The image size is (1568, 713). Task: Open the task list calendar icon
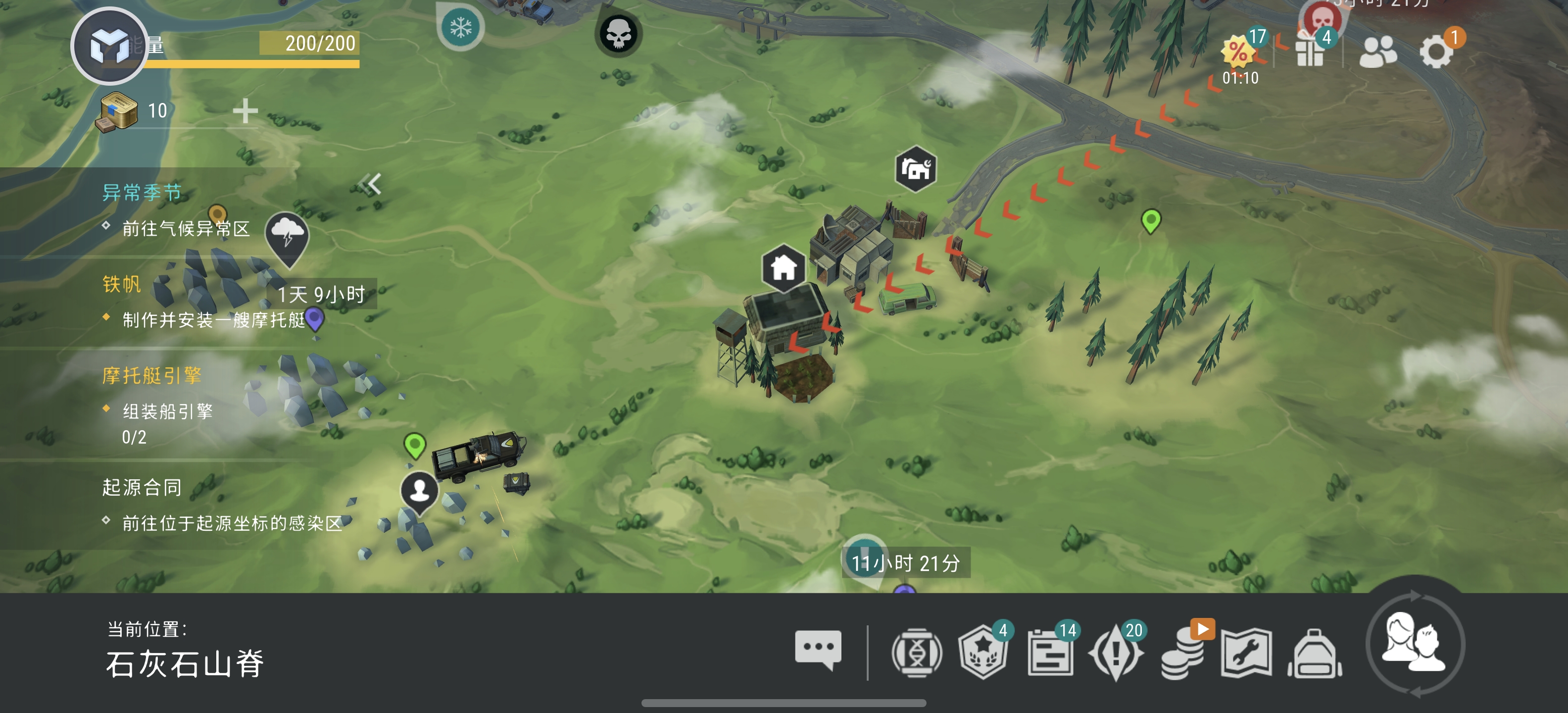1050,653
